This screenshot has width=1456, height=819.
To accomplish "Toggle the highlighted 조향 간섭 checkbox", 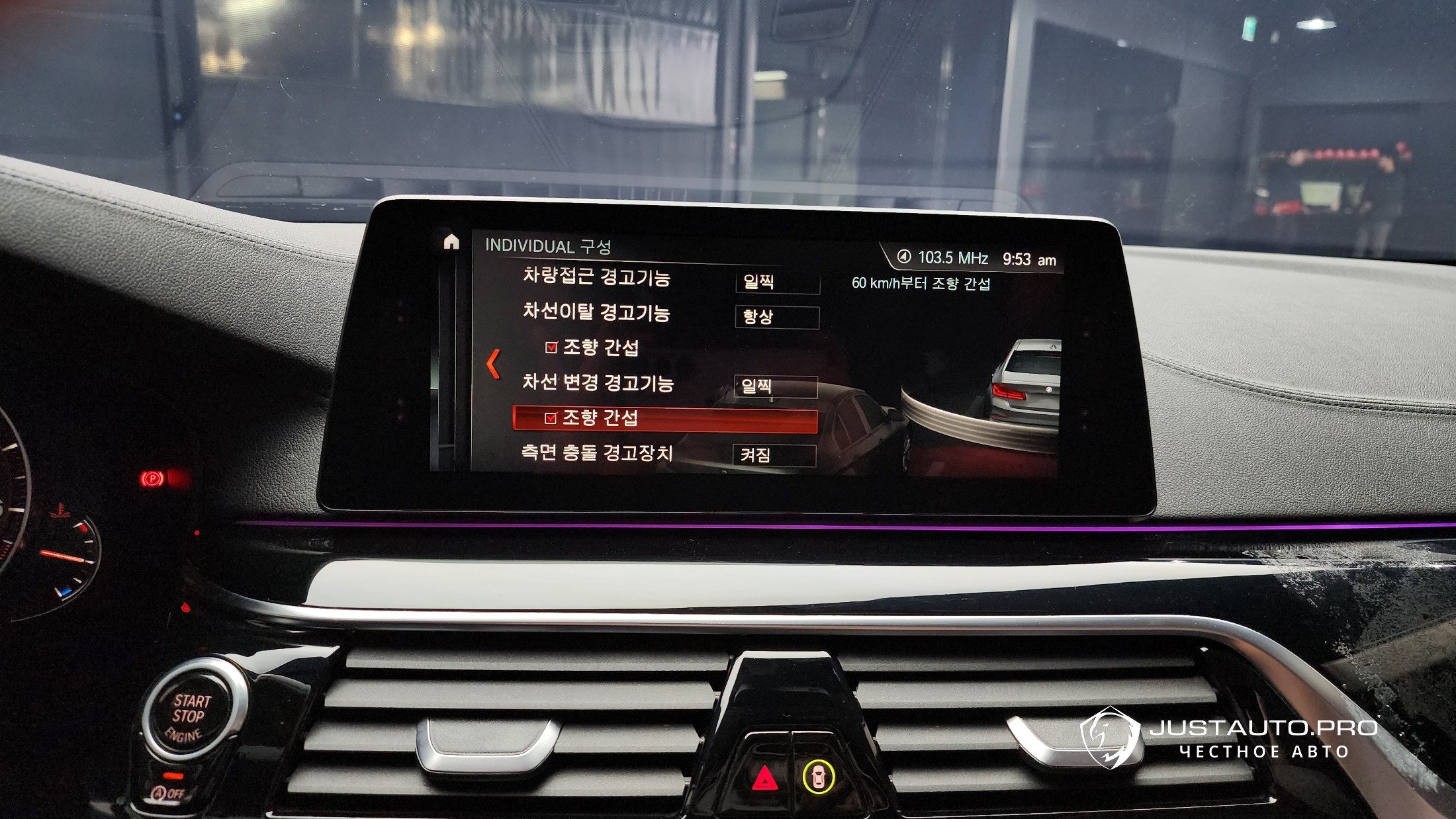I will click(x=551, y=418).
